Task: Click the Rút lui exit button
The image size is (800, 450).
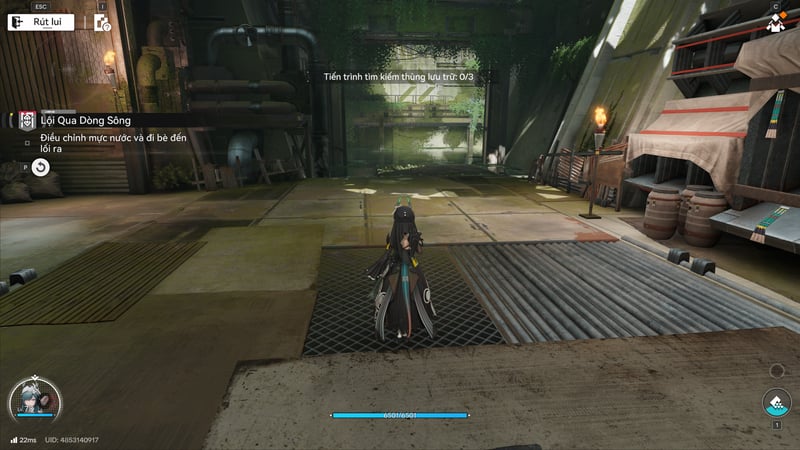Action: [41, 22]
